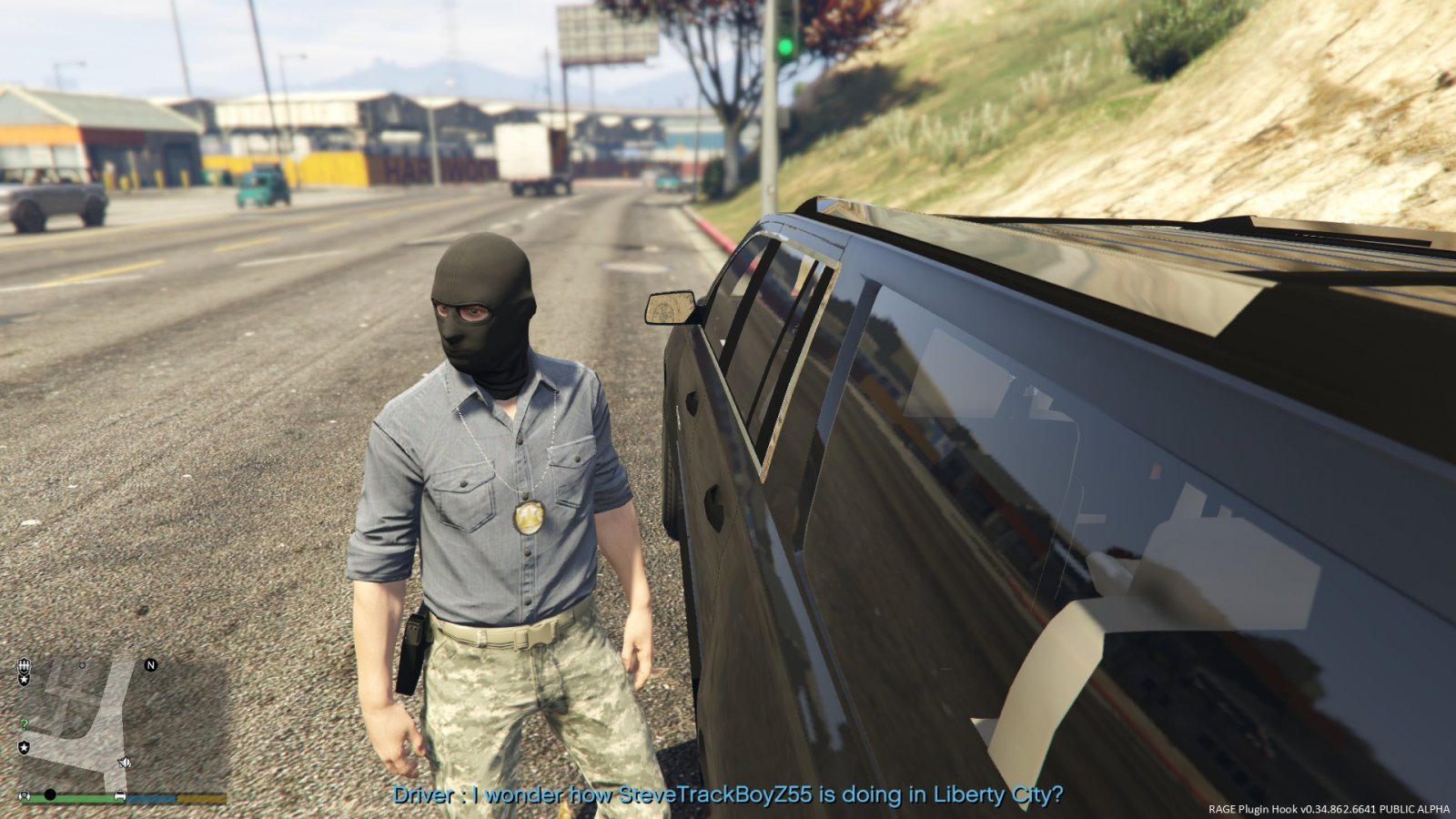Select the small circle blip near minimap top

82,666
